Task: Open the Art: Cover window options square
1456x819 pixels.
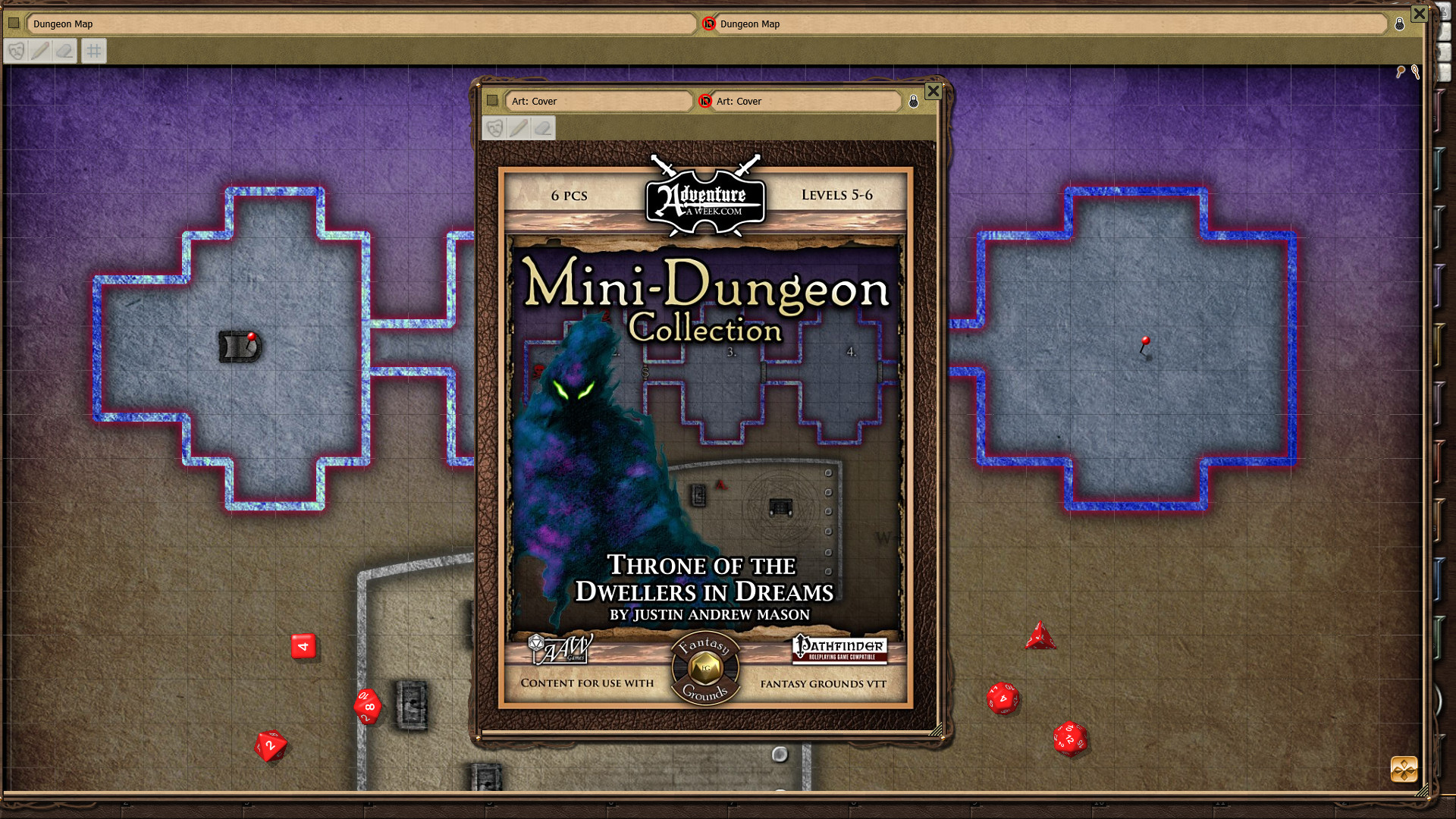Action: [494, 101]
